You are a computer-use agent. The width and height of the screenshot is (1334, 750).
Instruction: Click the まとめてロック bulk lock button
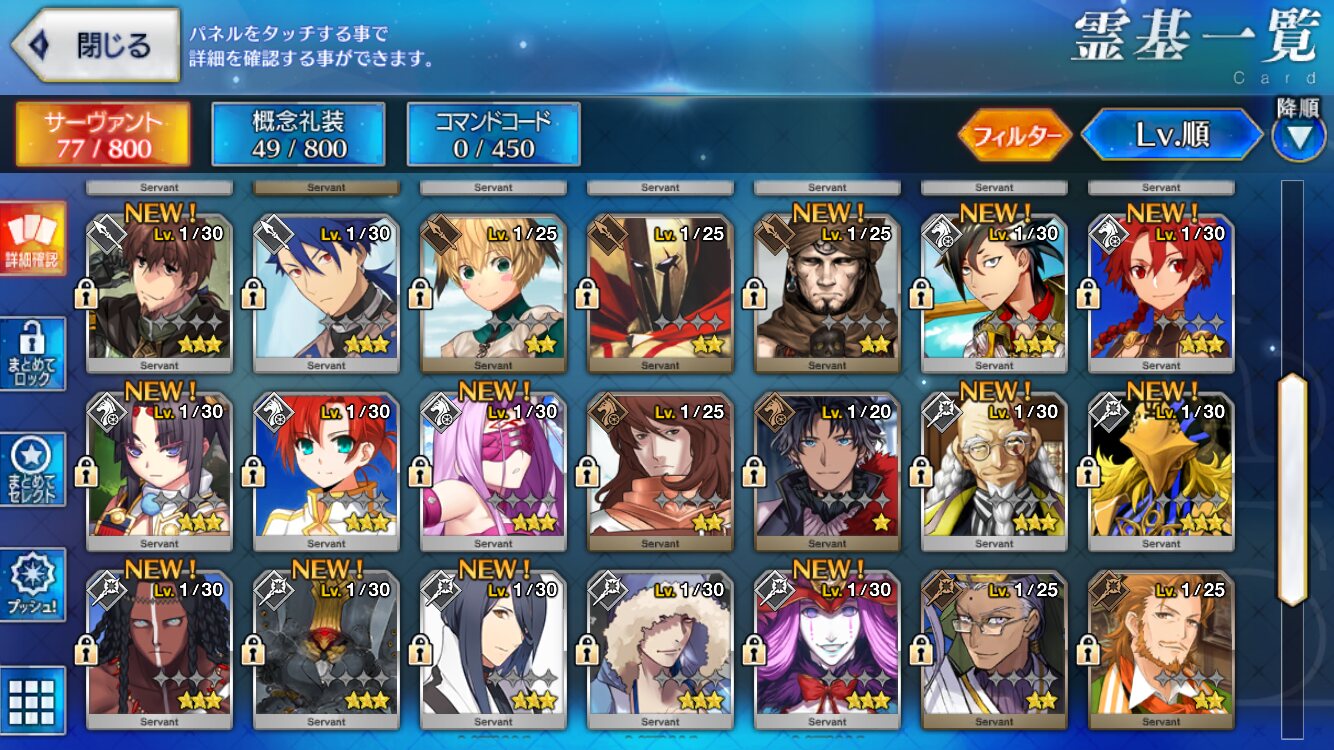tap(33, 354)
